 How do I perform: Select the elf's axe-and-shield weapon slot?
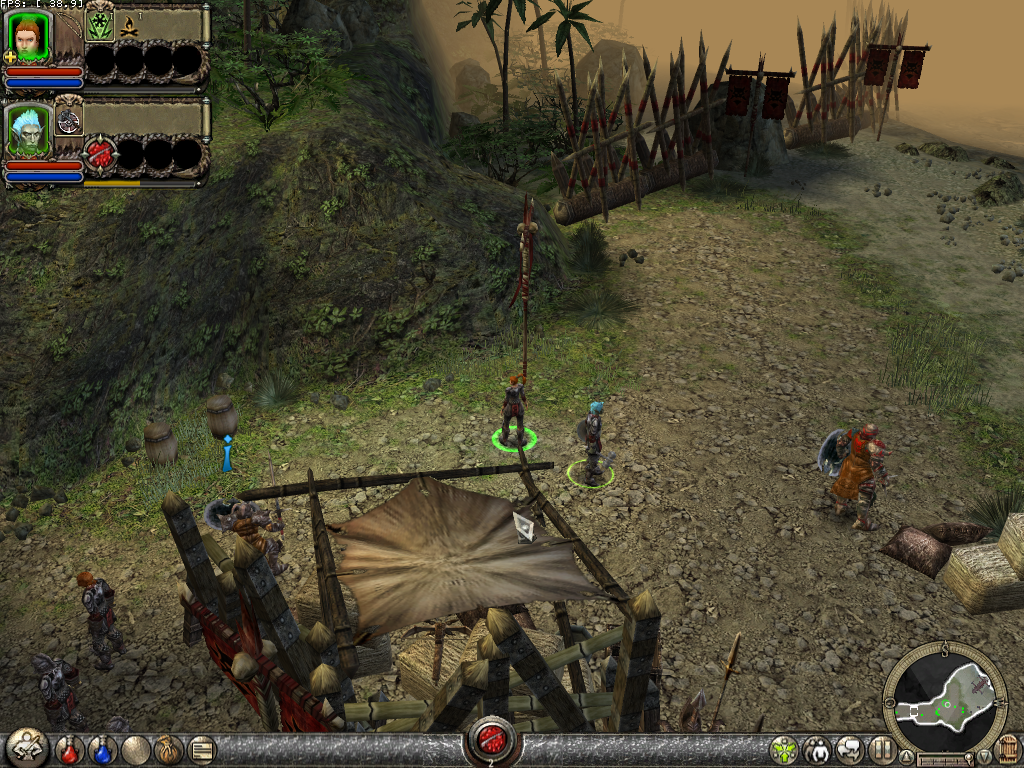[x=69, y=121]
